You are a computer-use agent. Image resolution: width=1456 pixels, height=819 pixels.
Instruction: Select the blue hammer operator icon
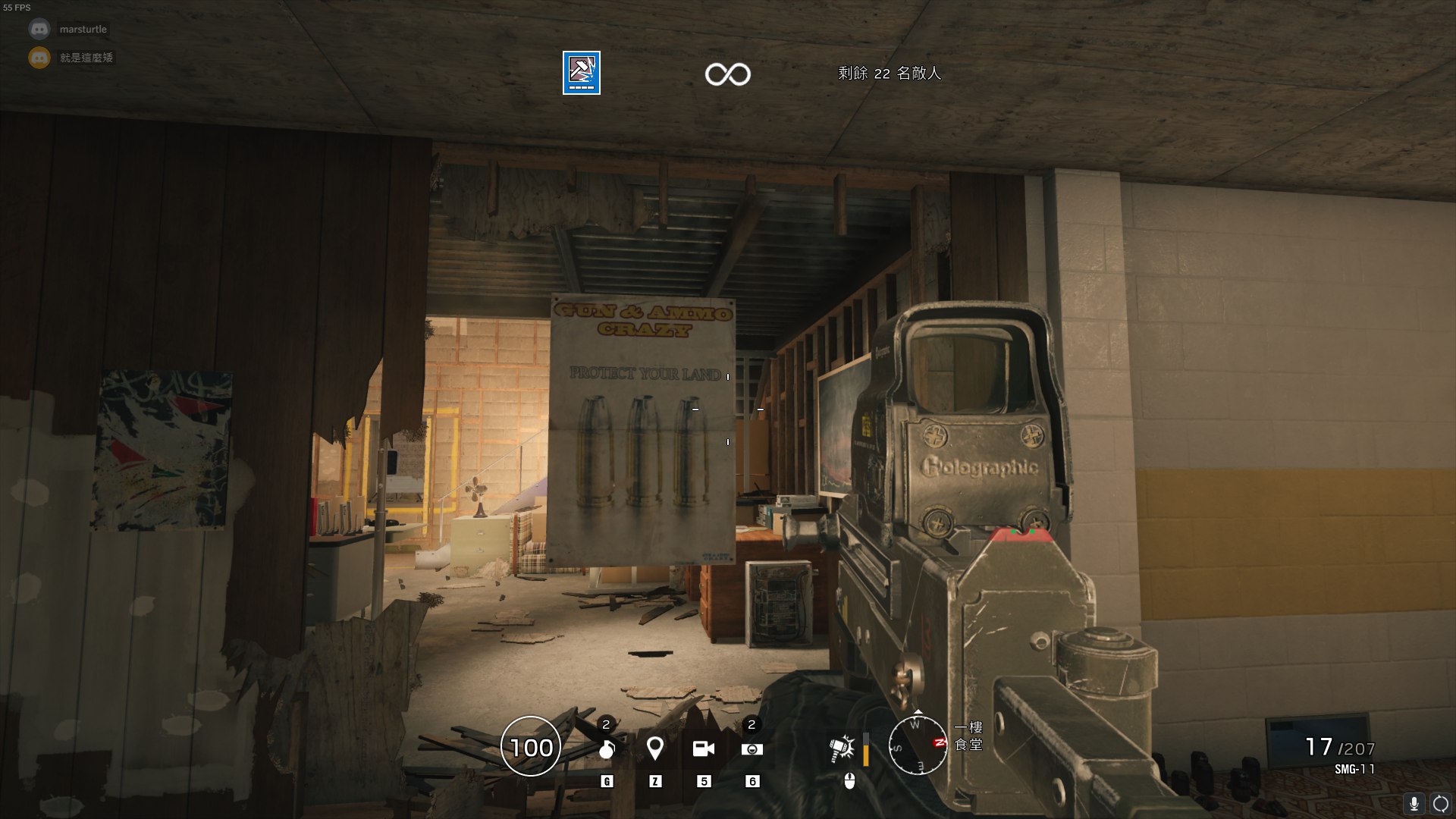point(582,73)
